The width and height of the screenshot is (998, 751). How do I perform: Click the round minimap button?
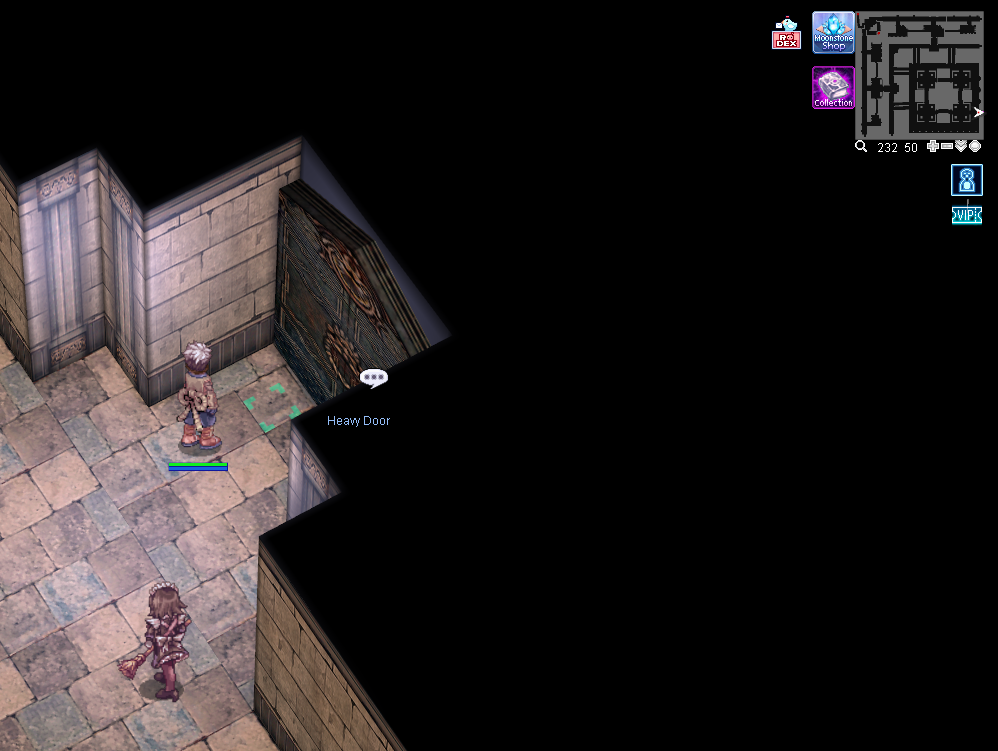point(975,146)
